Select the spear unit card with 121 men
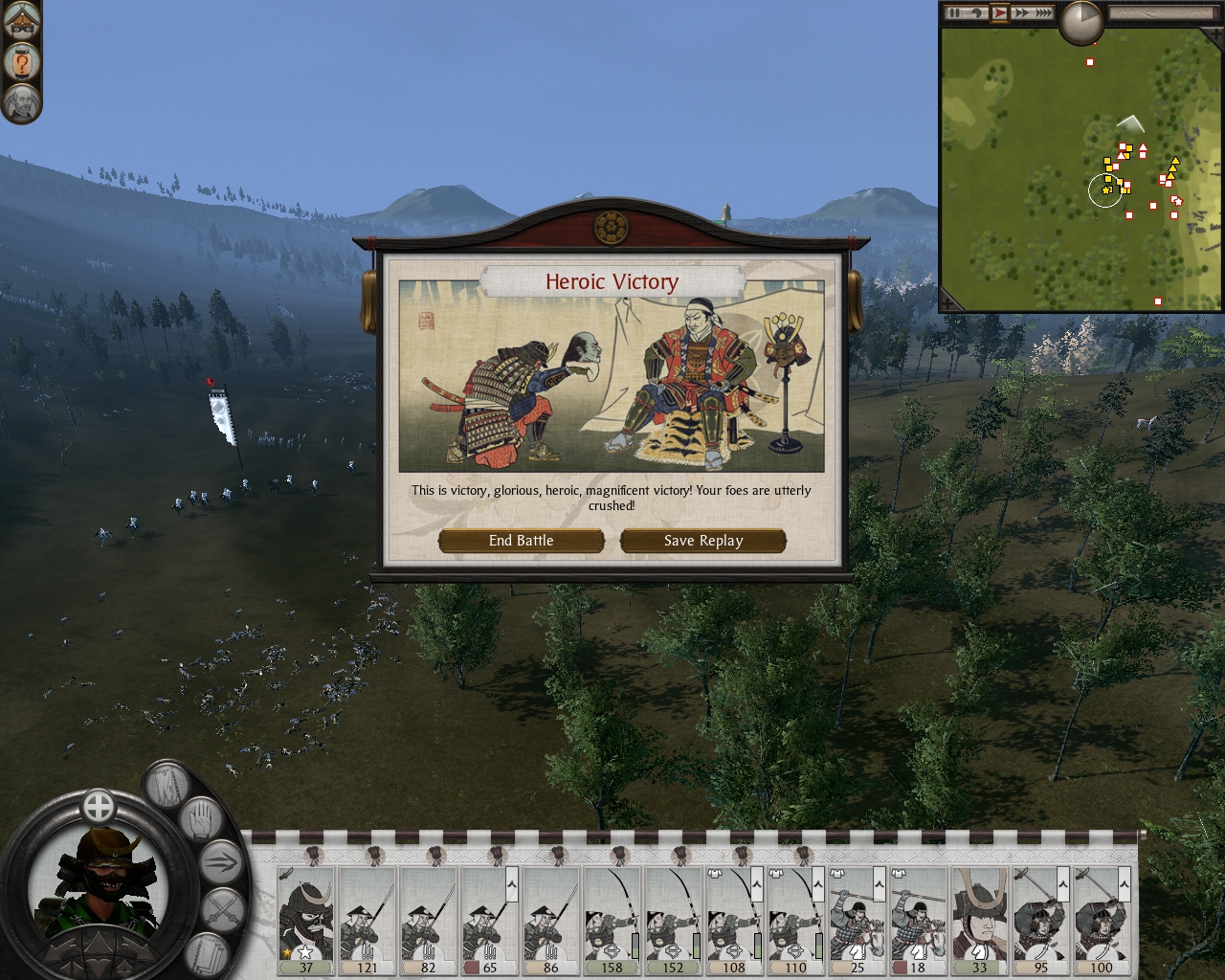The height and width of the screenshot is (980, 1225). pos(367,921)
